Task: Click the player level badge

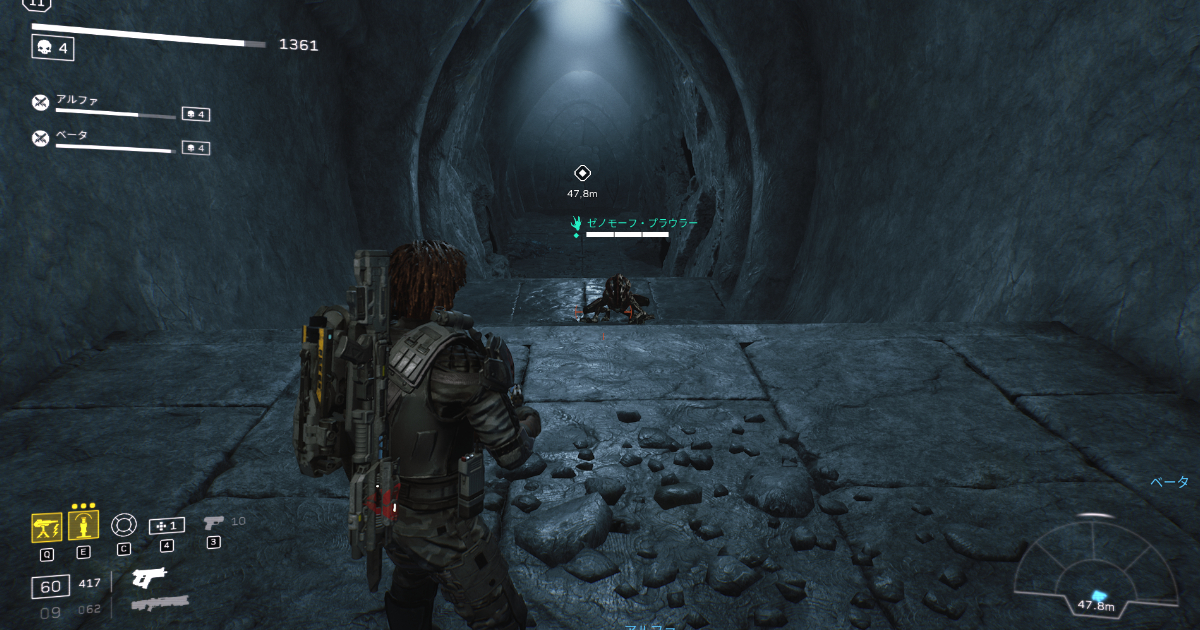Action: pos(37,5)
